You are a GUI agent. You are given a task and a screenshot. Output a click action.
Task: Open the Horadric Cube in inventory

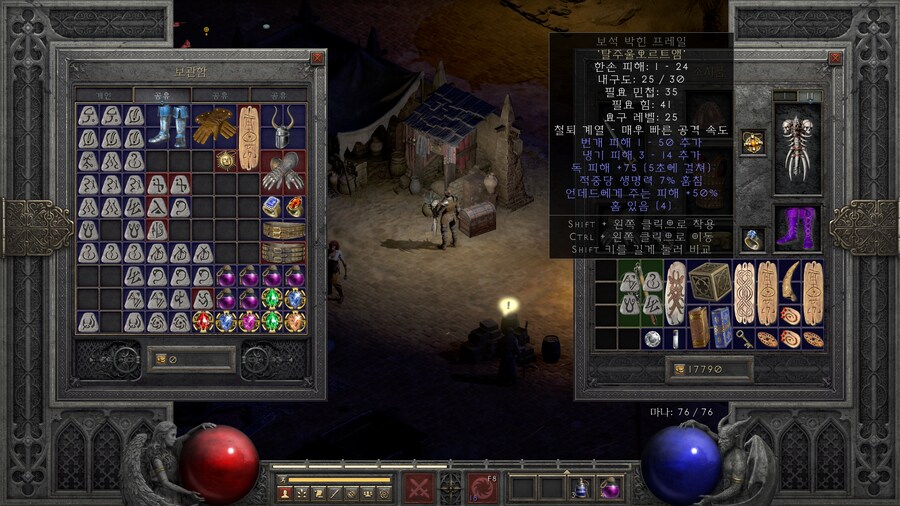click(x=710, y=284)
